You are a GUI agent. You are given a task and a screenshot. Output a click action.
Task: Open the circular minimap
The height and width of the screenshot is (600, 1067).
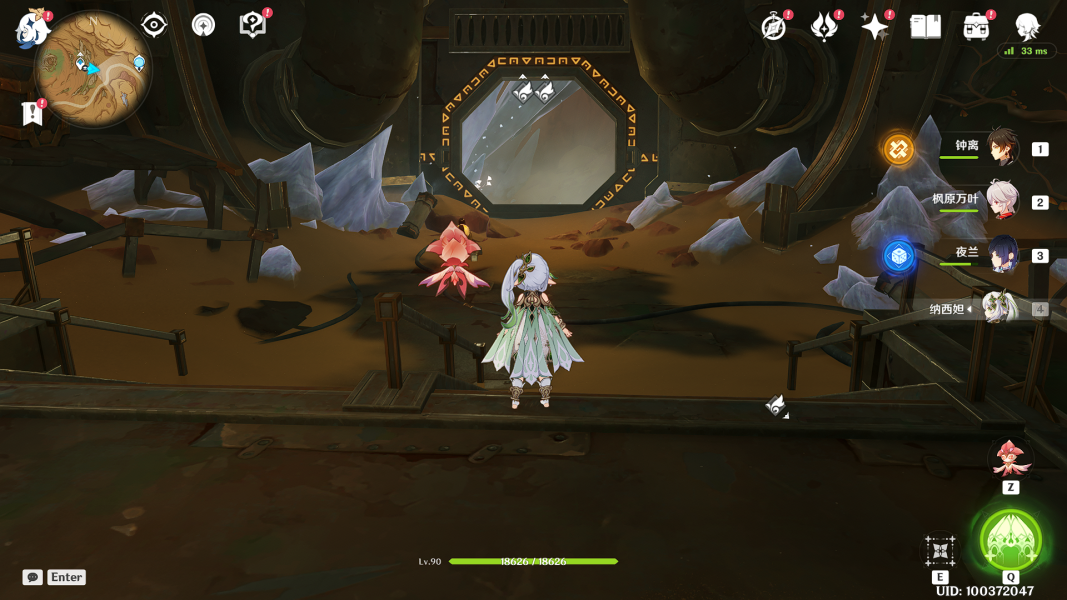click(x=92, y=70)
